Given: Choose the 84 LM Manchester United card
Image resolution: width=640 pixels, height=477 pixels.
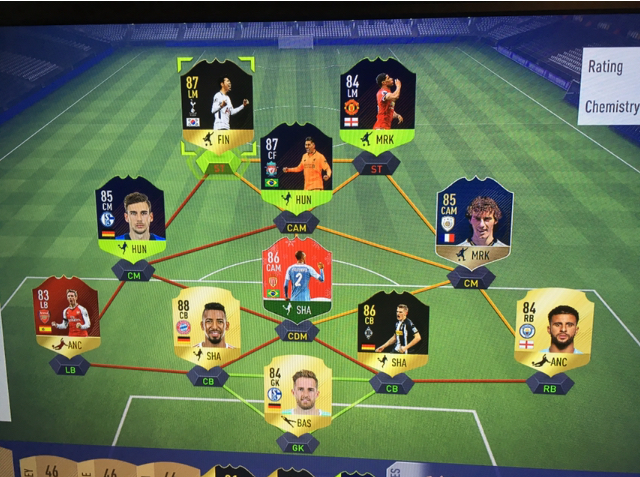Looking at the screenshot, I should 376,104.
